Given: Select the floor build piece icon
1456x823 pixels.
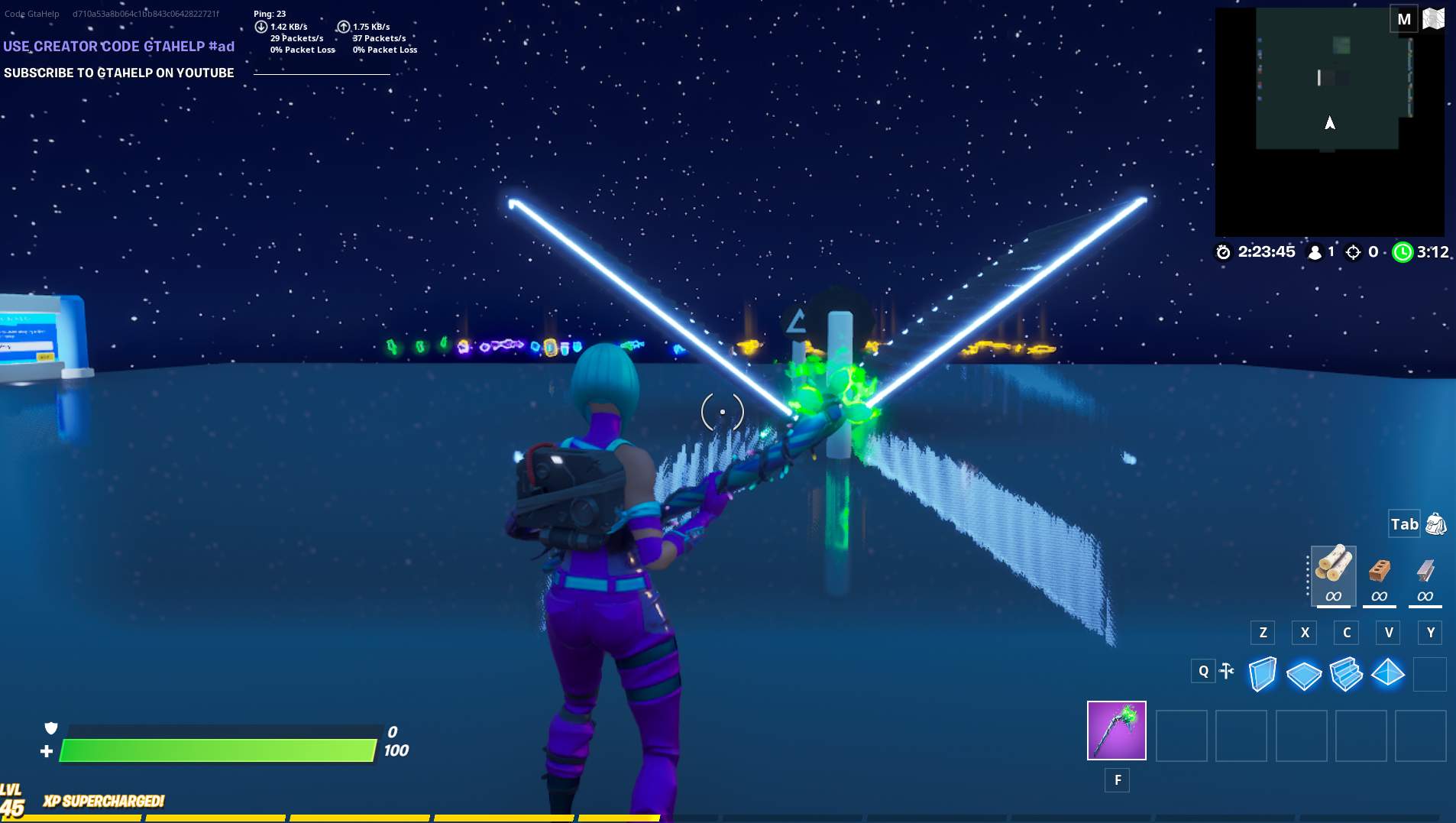Looking at the screenshot, I should pyautogui.click(x=1306, y=673).
